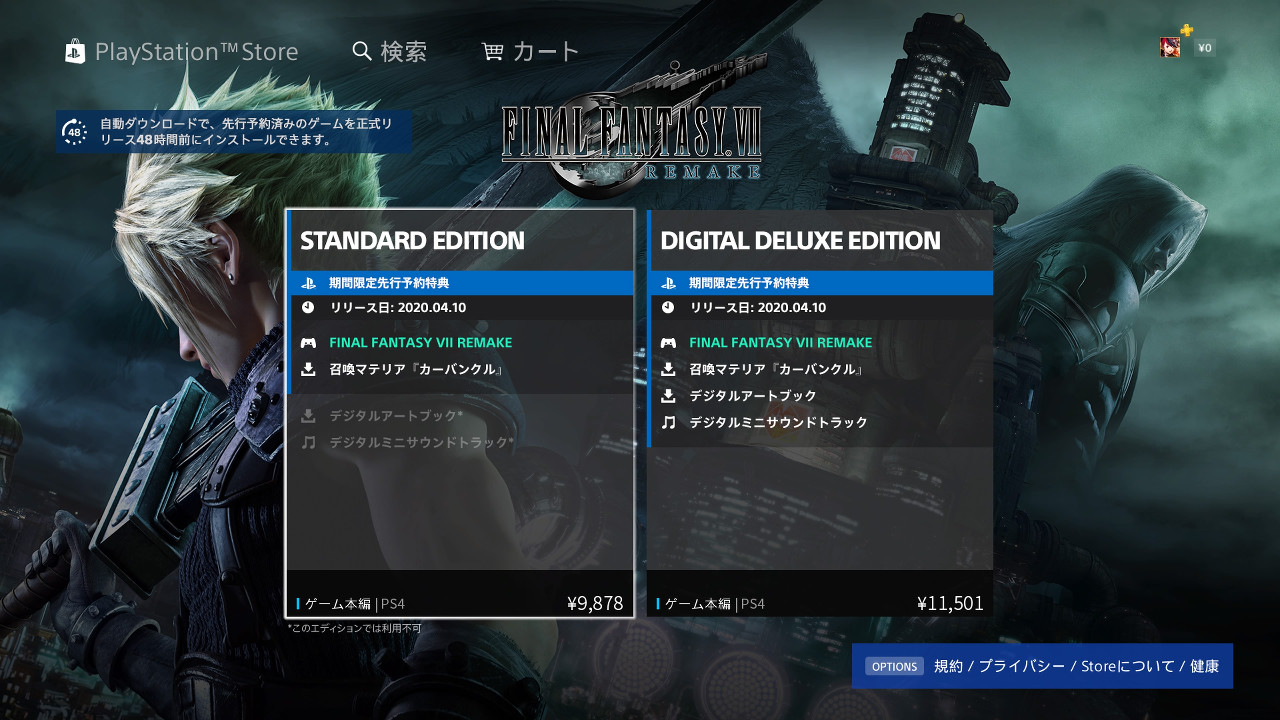Click the PlayStation Store bag icon
Viewport: 1280px width, 720px height.
[x=74, y=51]
